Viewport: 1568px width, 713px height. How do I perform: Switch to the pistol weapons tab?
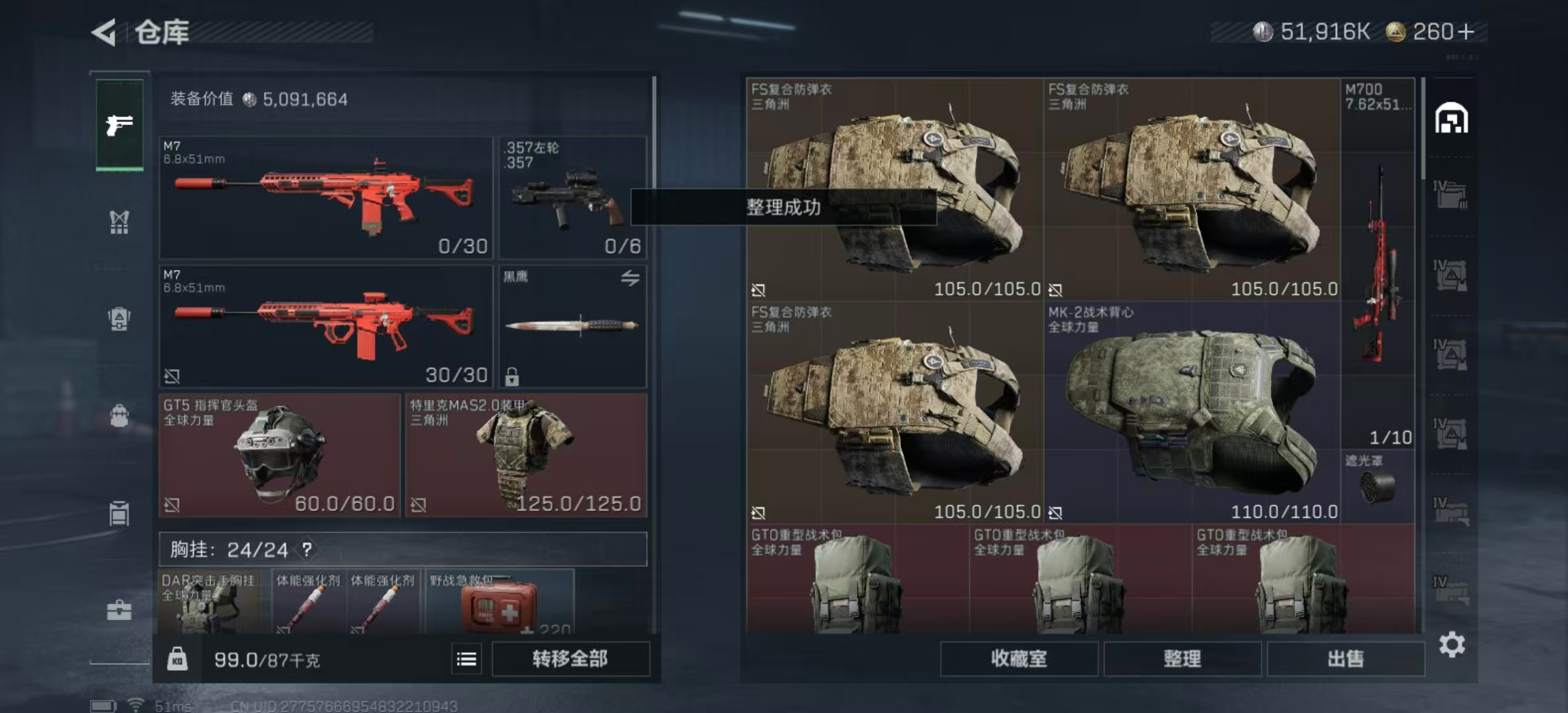(x=119, y=125)
